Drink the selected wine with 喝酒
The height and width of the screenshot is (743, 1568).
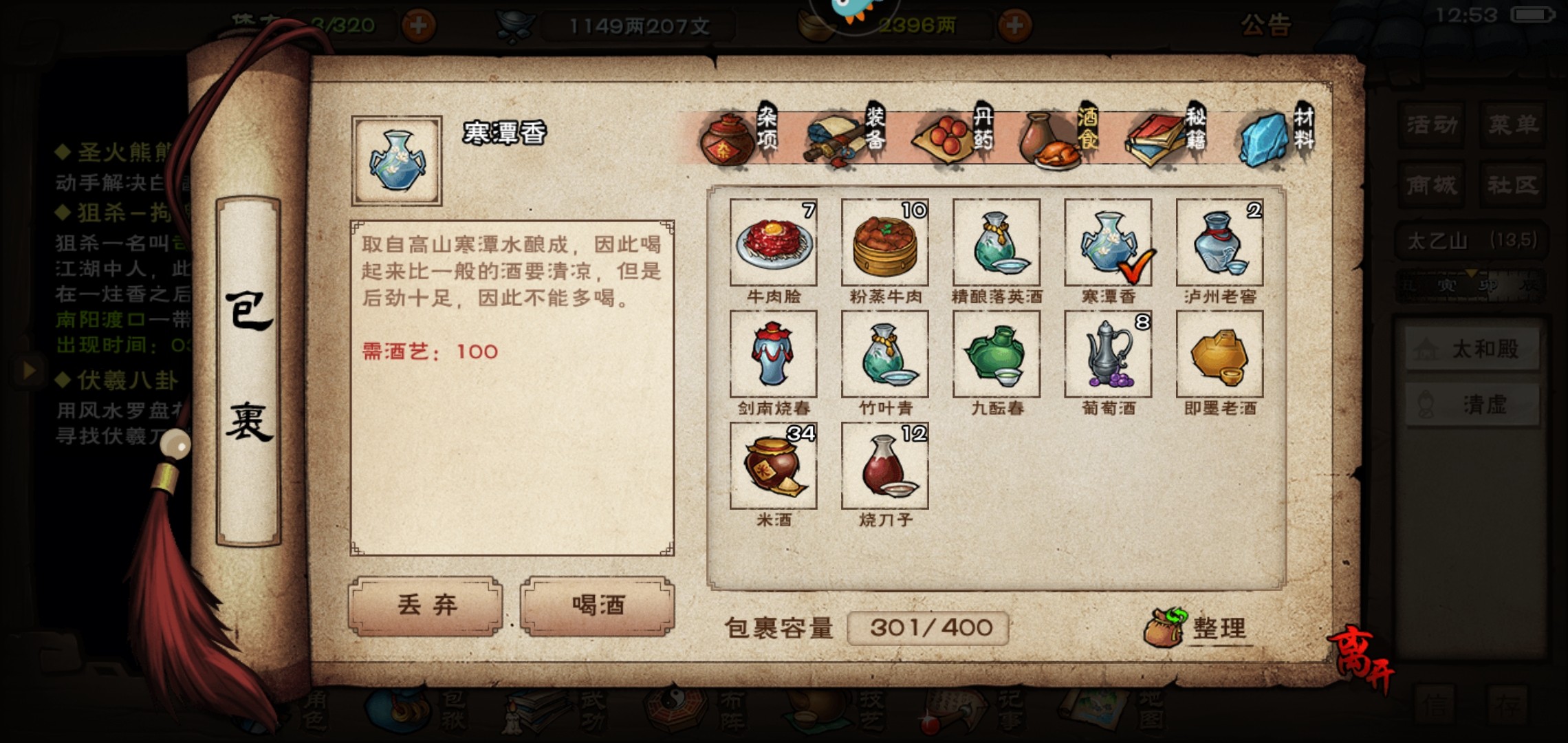click(x=597, y=605)
